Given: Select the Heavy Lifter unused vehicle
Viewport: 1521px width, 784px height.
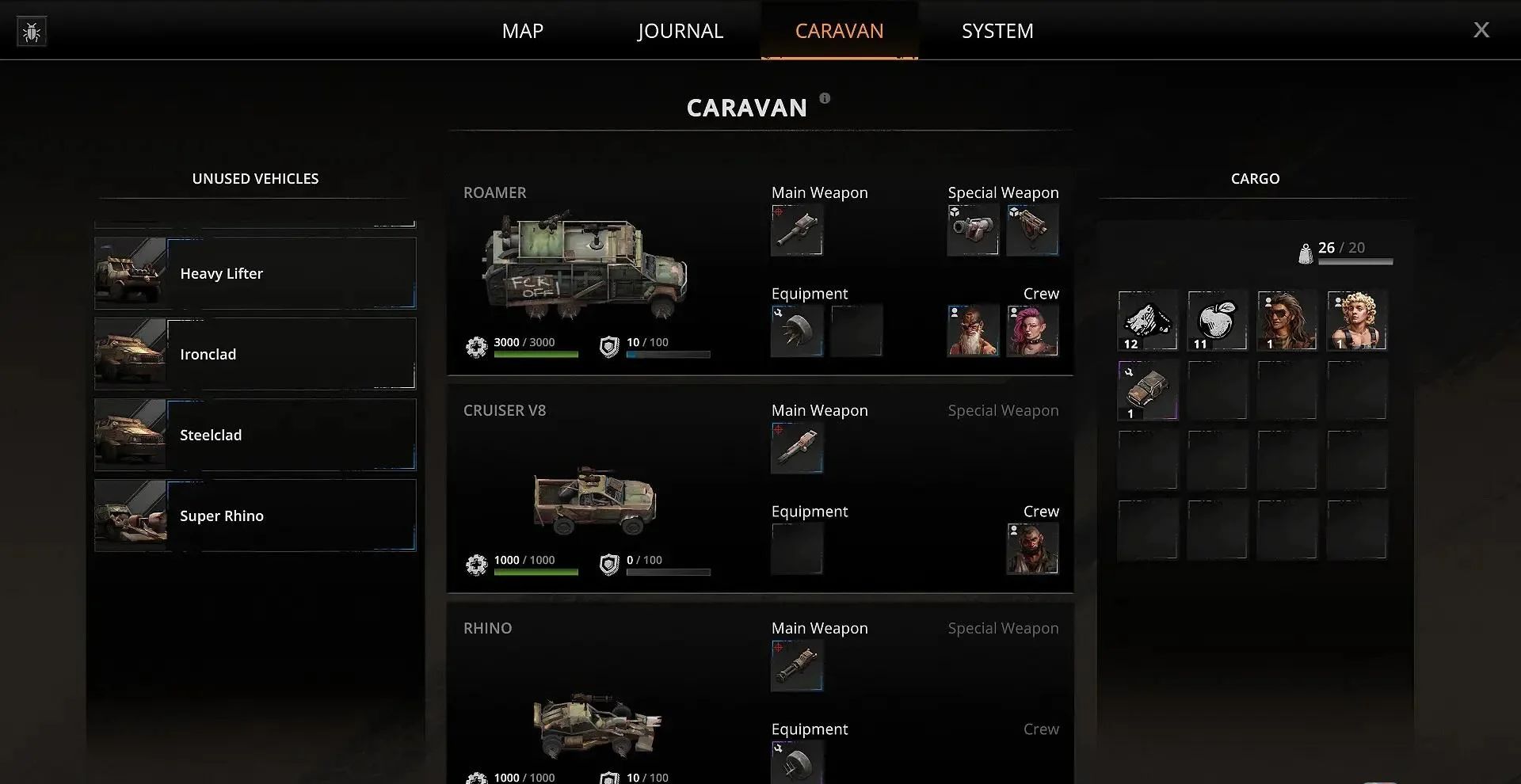Looking at the screenshot, I should (255, 273).
